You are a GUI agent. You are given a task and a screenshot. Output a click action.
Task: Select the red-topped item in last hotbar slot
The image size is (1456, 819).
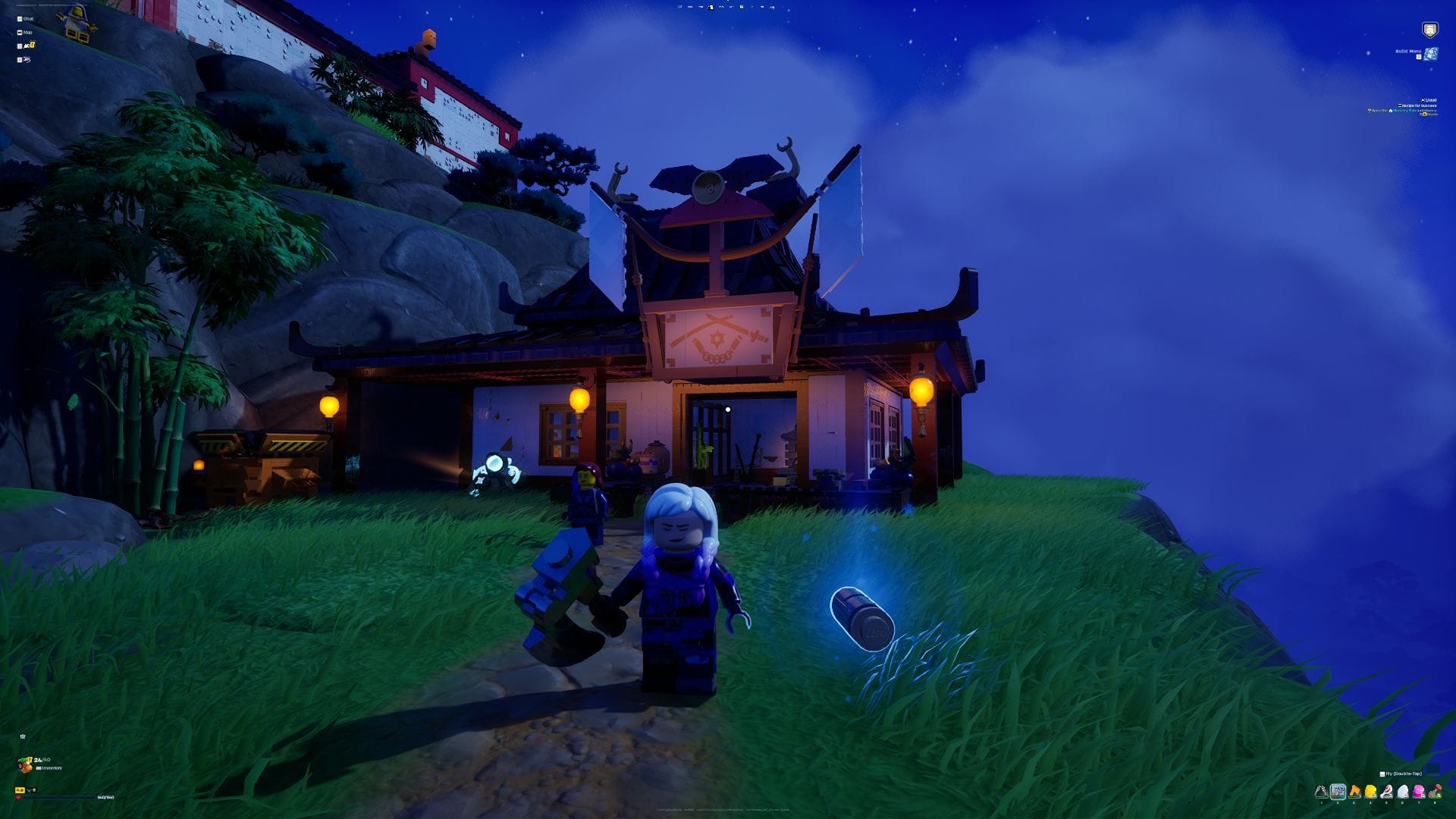pyautogui.click(x=1435, y=792)
